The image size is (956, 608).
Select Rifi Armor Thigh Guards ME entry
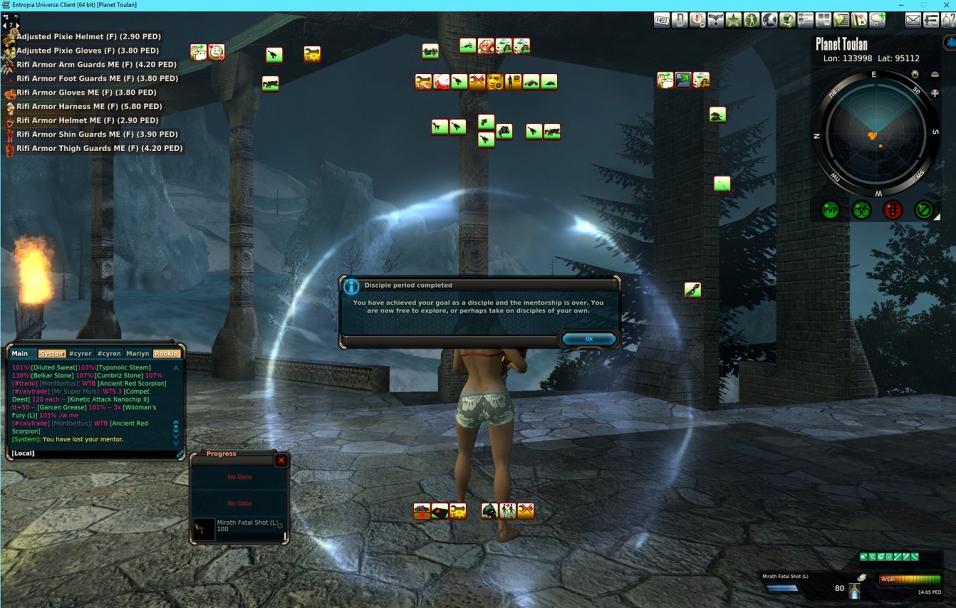[x=99, y=148]
